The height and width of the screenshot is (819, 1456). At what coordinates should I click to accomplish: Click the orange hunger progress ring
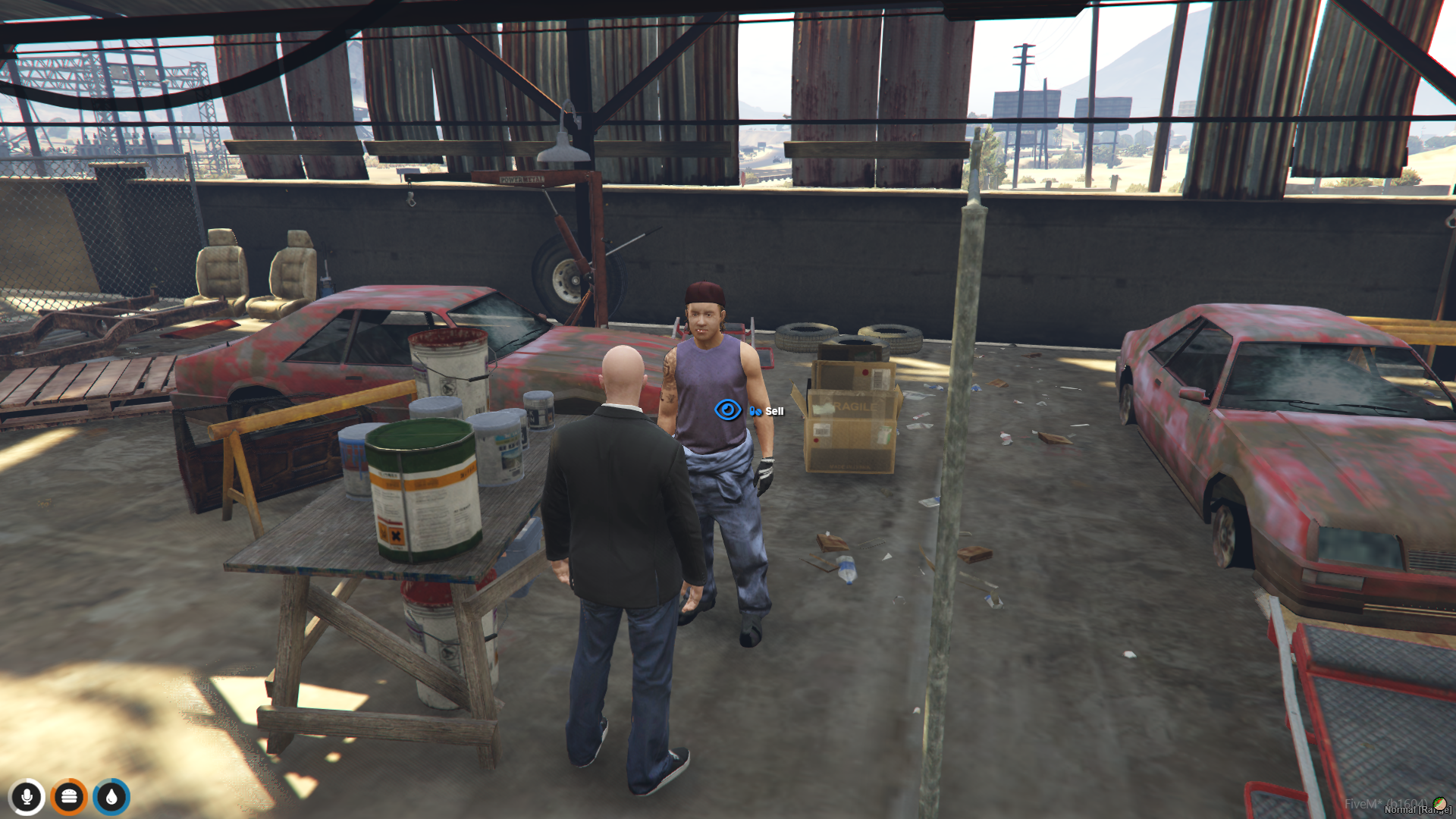[67, 796]
